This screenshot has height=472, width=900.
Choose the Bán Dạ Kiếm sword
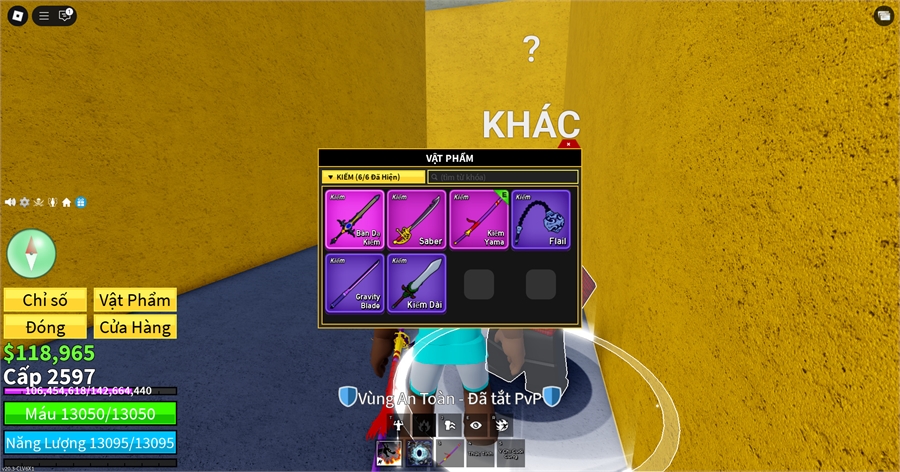pyautogui.click(x=355, y=219)
